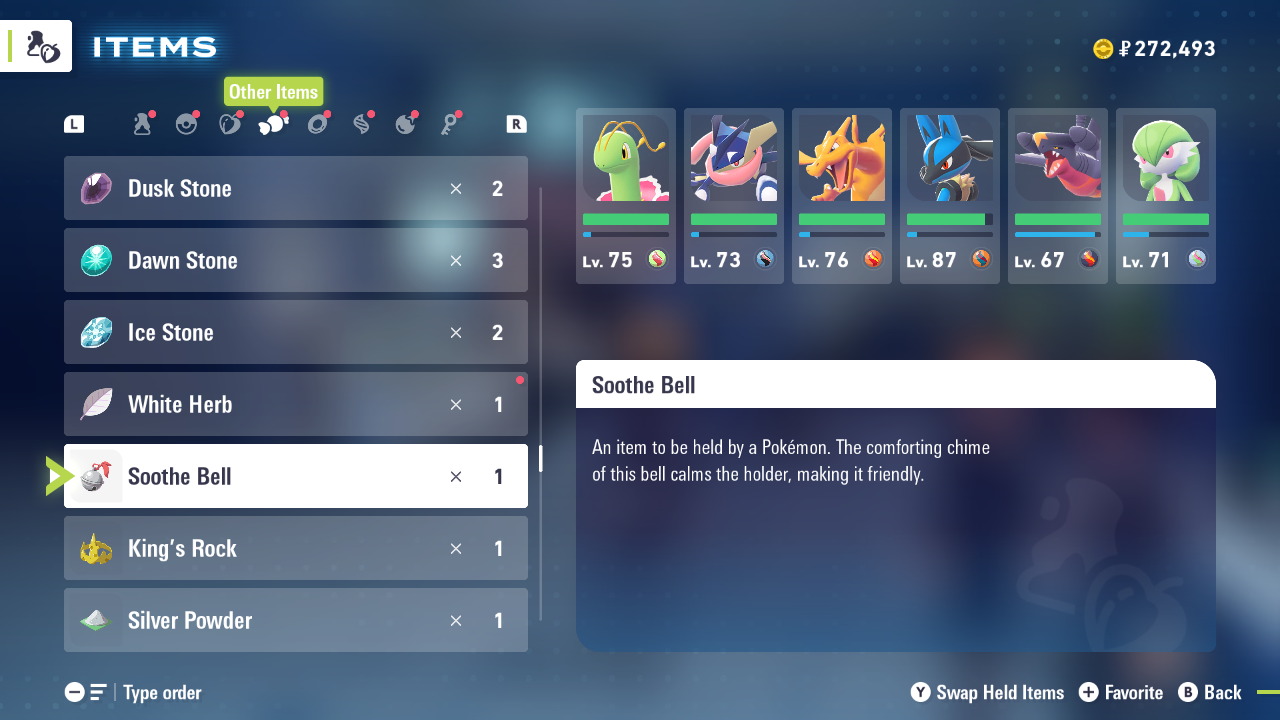Switch to the berries tab
The image size is (1280, 720).
[x=230, y=124]
